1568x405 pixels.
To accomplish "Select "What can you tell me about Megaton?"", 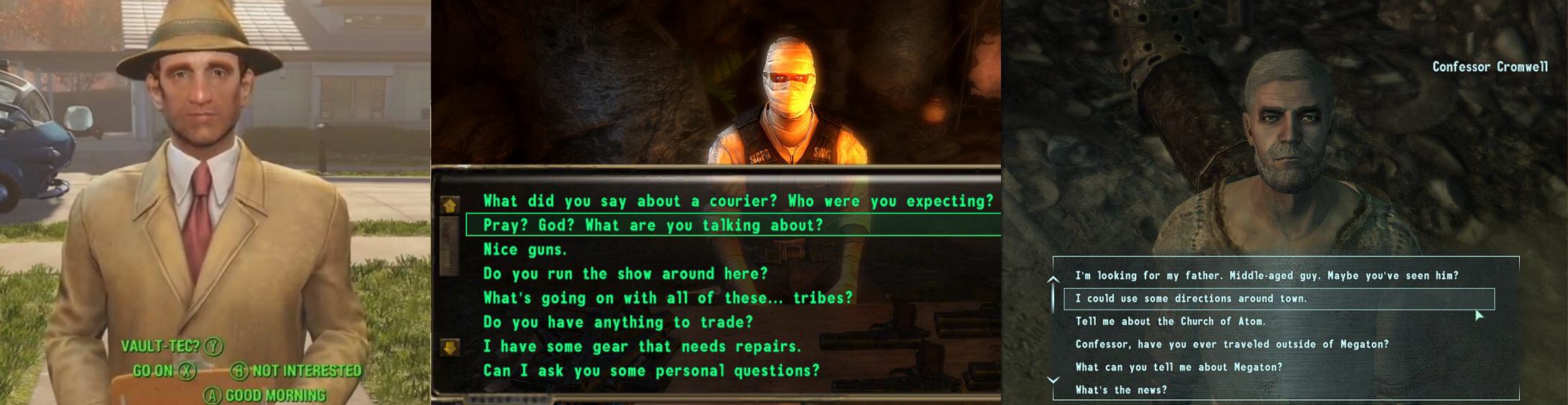I will click(x=1179, y=368).
